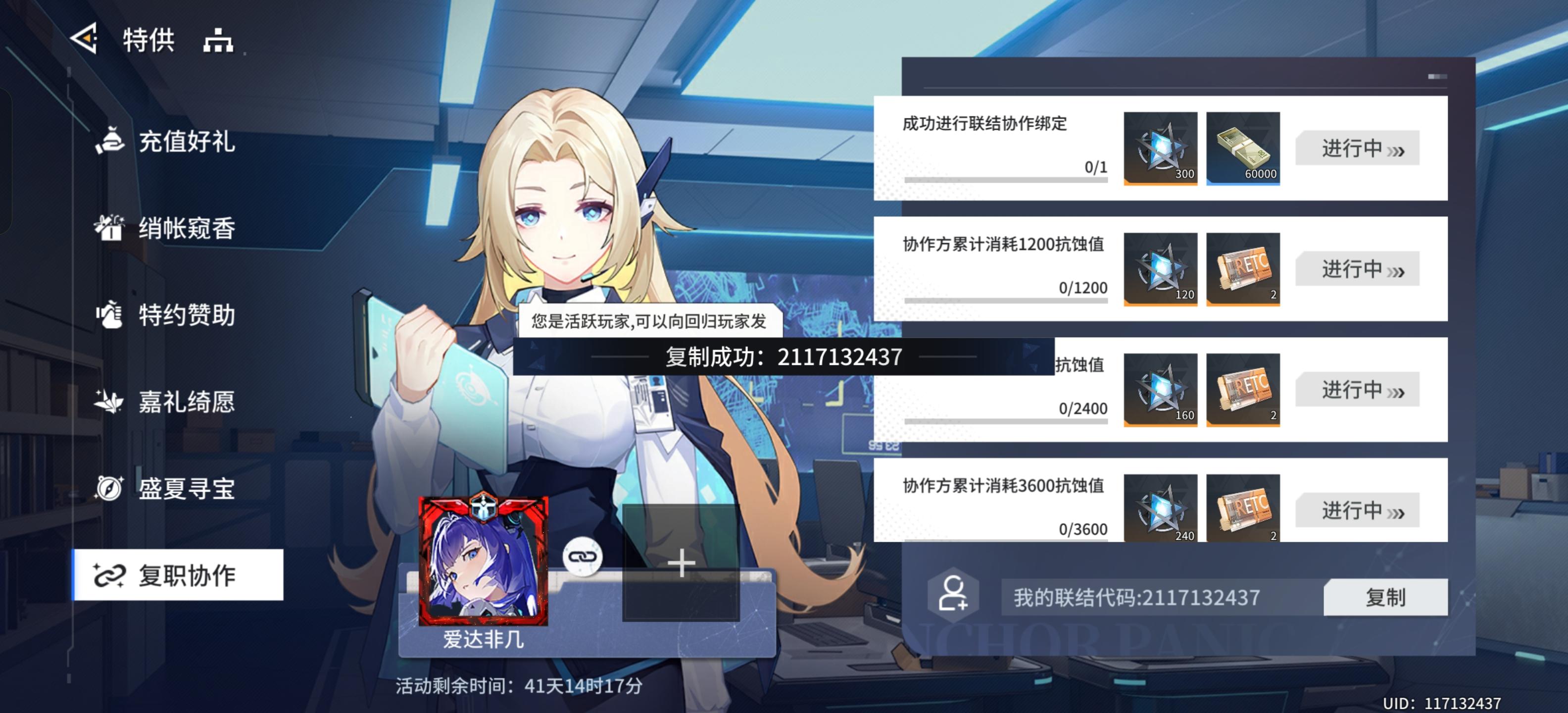
Task: Click 进行中 for the 1200 corrosion task
Action: tap(1356, 268)
